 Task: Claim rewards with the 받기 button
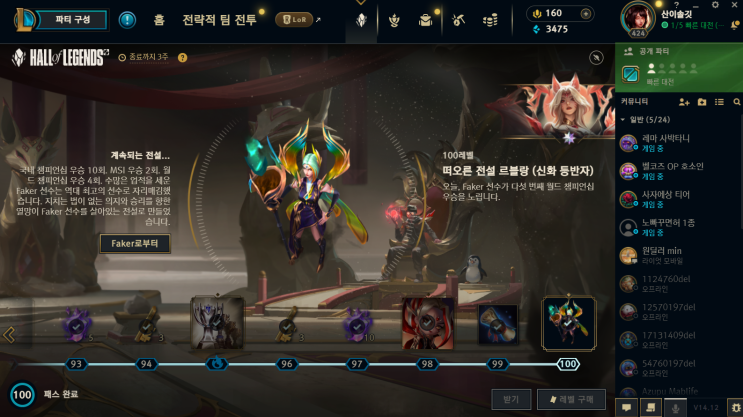pos(510,399)
